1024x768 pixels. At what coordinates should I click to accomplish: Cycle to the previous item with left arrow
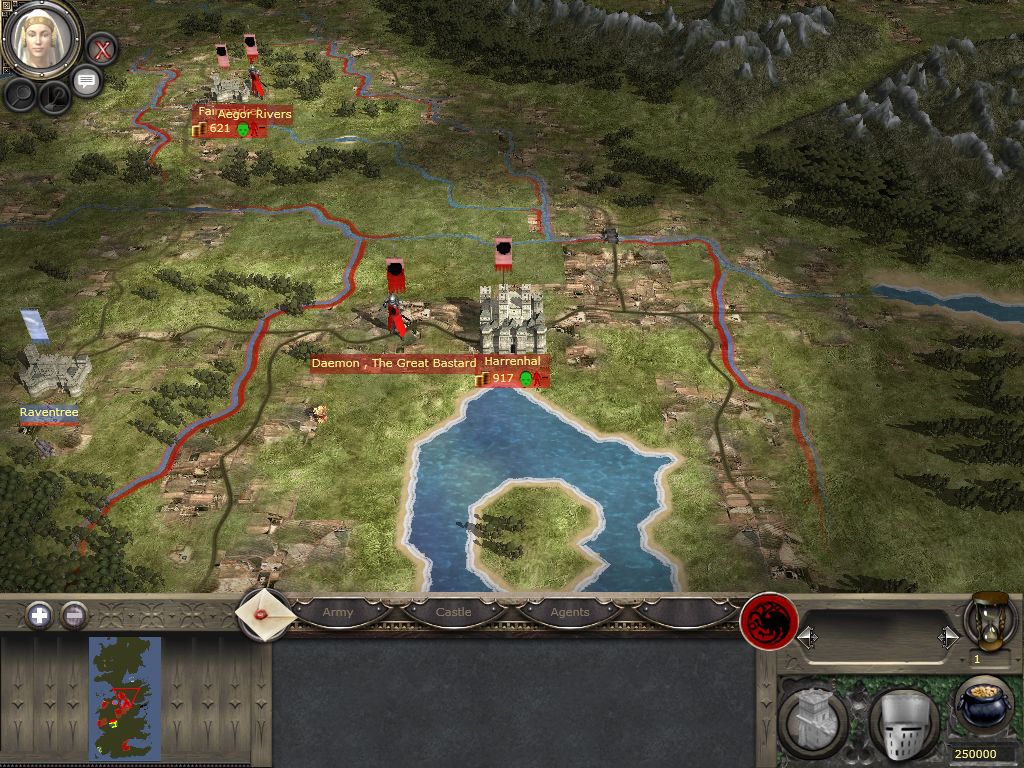pos(805,636)
